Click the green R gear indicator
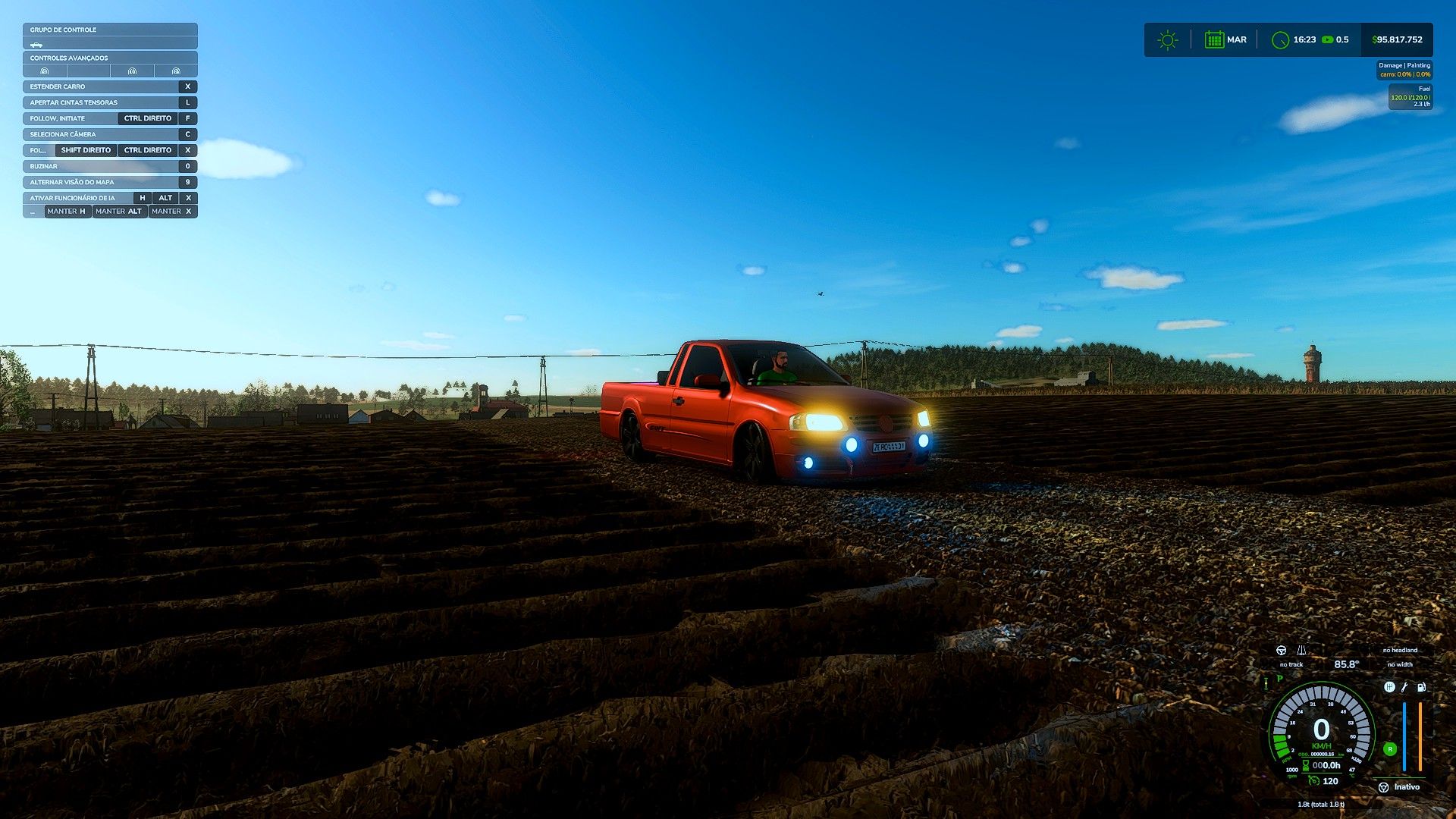Viewport: 1456px width, 819px height. pos(1390,749)
